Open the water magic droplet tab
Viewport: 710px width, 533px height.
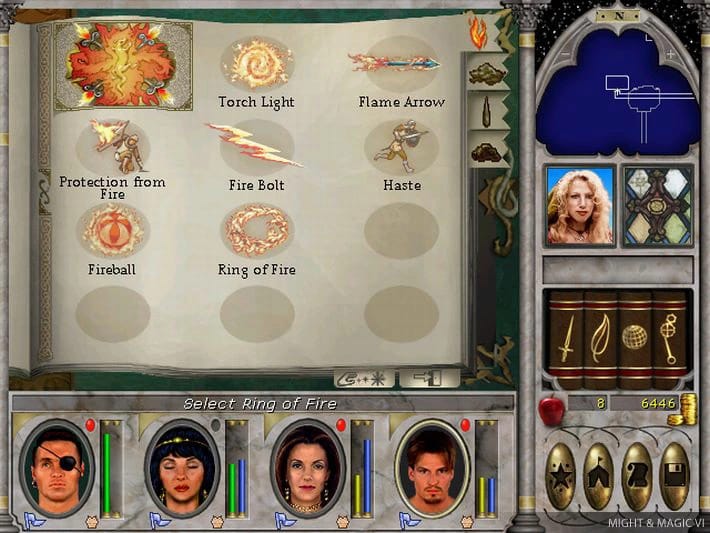coord(487,112)
